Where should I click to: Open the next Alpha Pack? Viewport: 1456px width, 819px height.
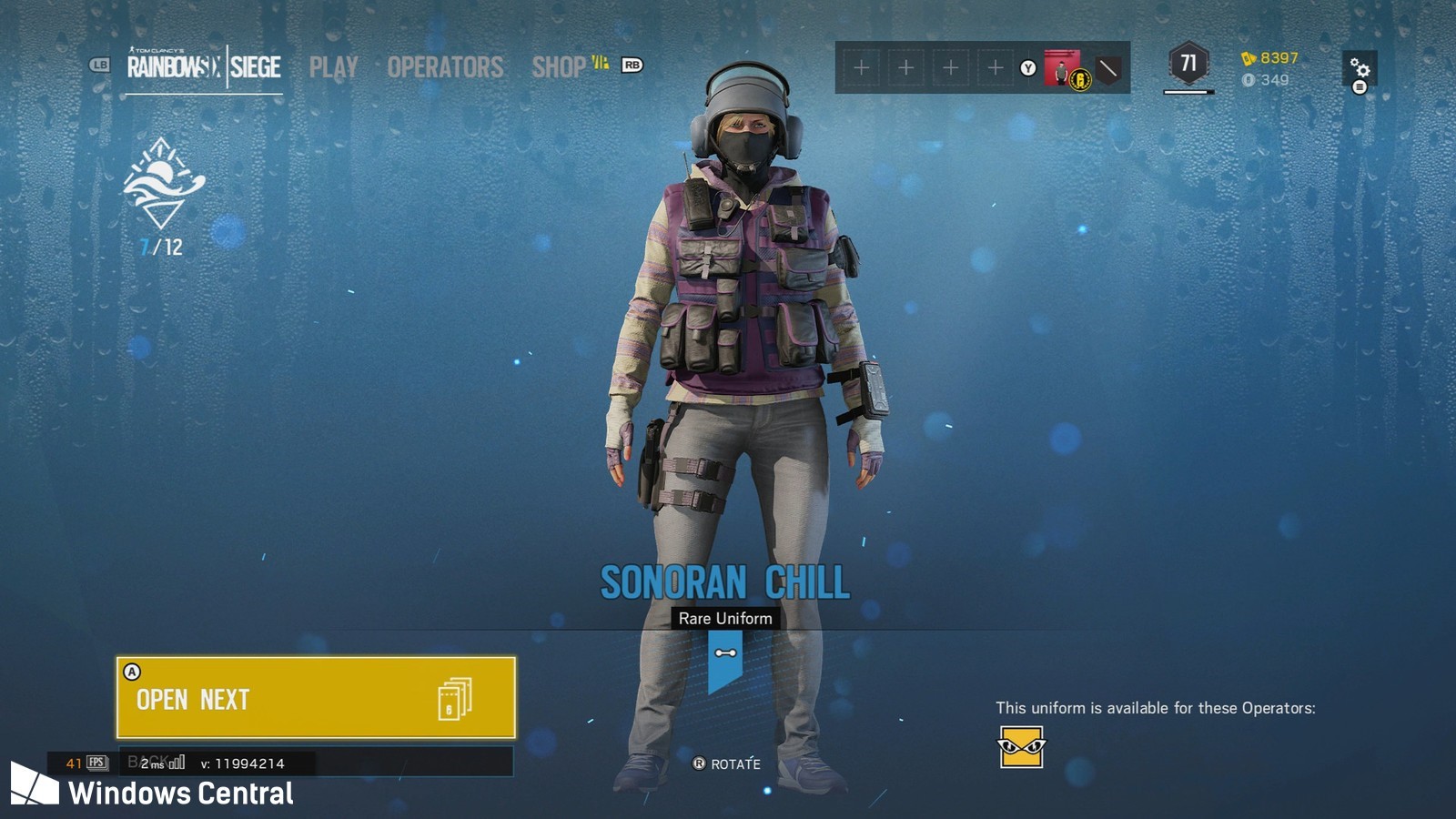[316, 698]
